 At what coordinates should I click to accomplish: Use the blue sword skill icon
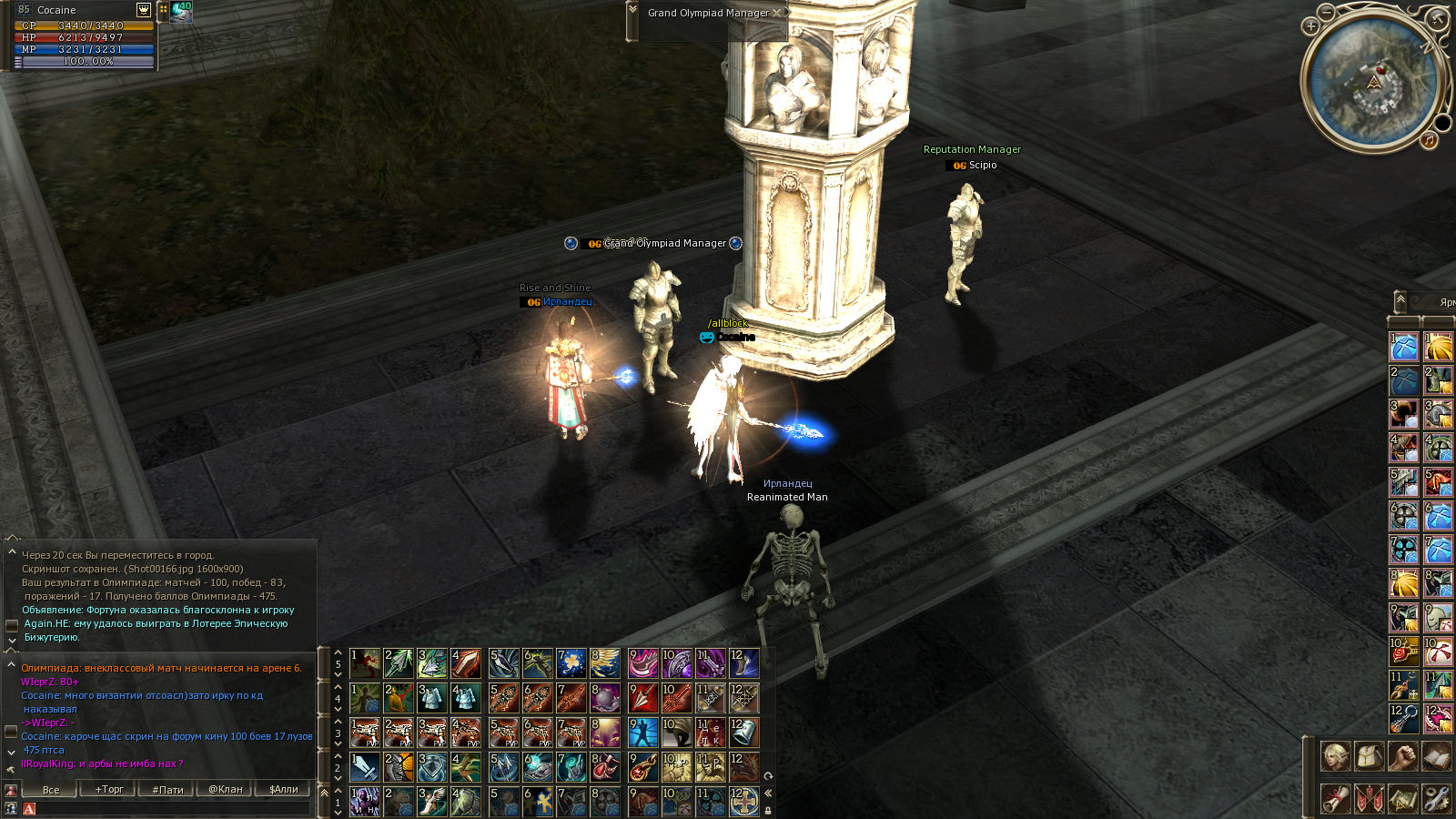[x=365, y=767]
